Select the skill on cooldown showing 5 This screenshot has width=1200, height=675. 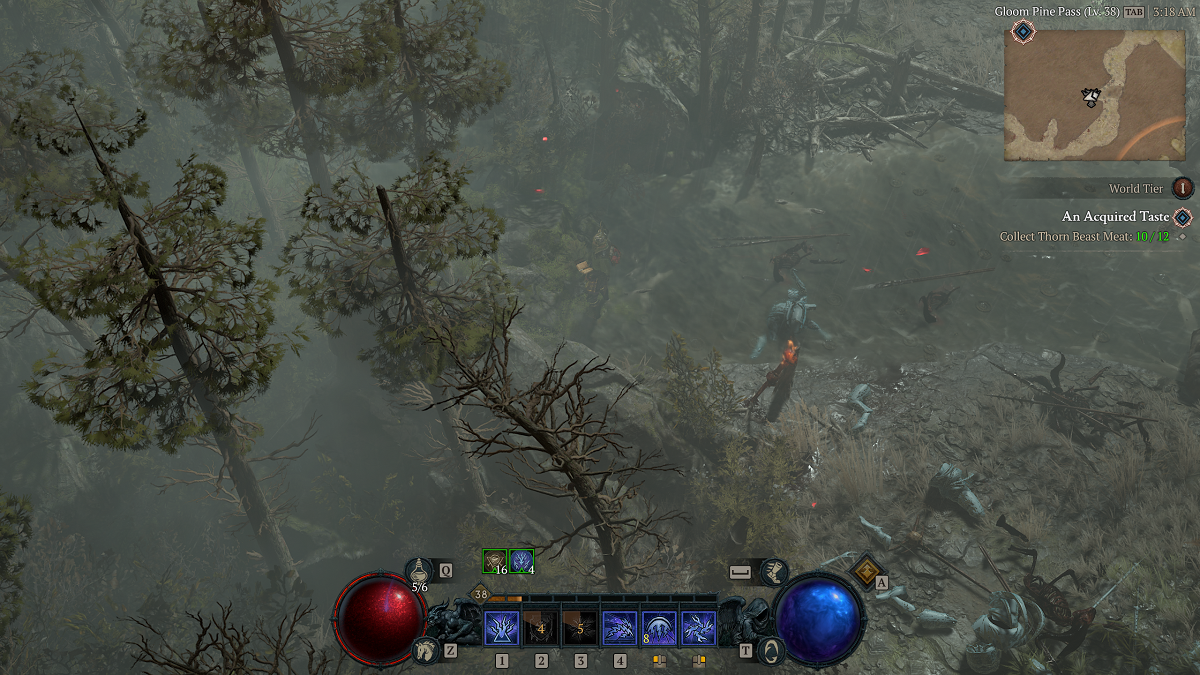point(580,629)
